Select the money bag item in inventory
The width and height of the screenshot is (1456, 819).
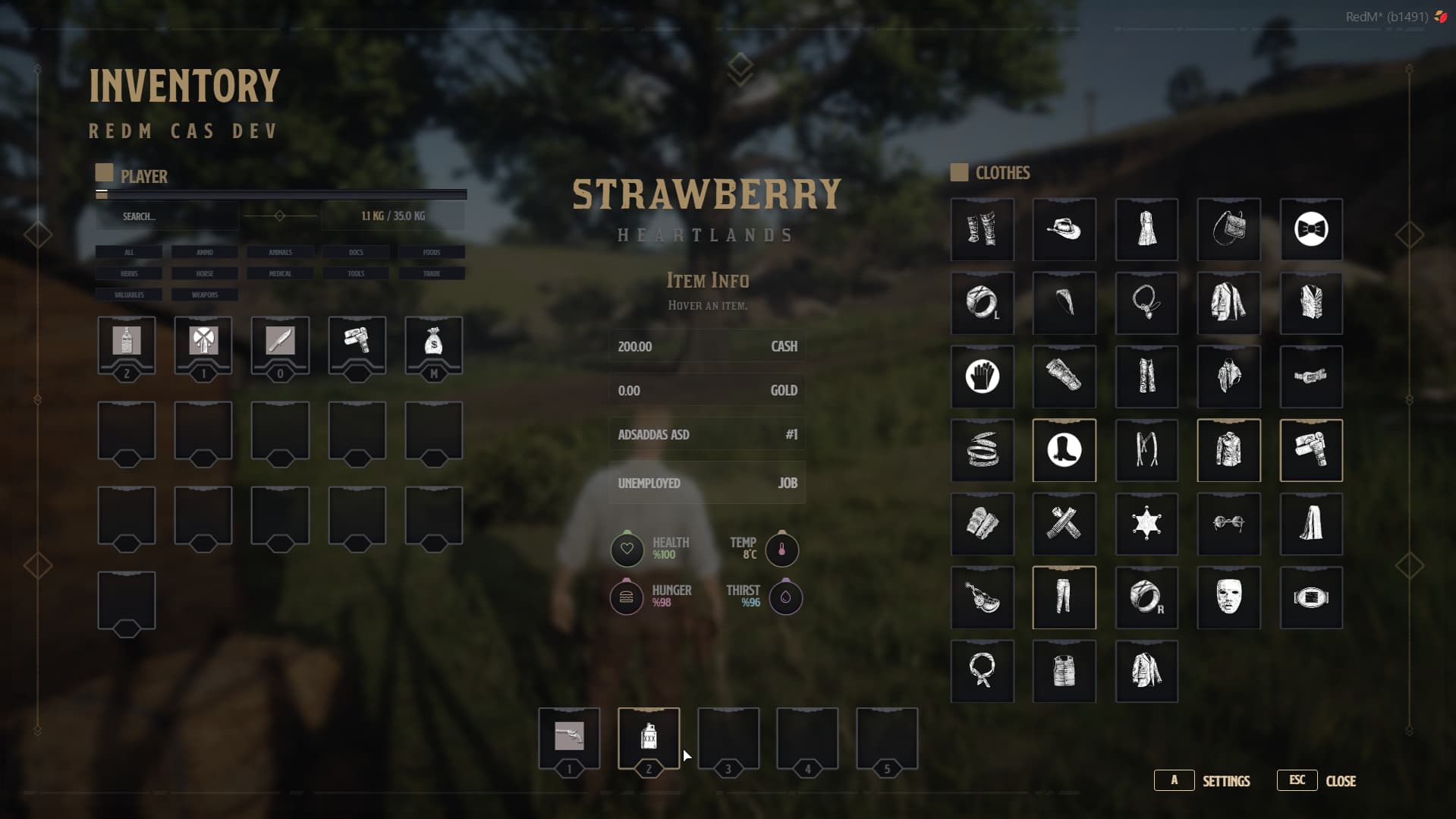pos(432,346)
